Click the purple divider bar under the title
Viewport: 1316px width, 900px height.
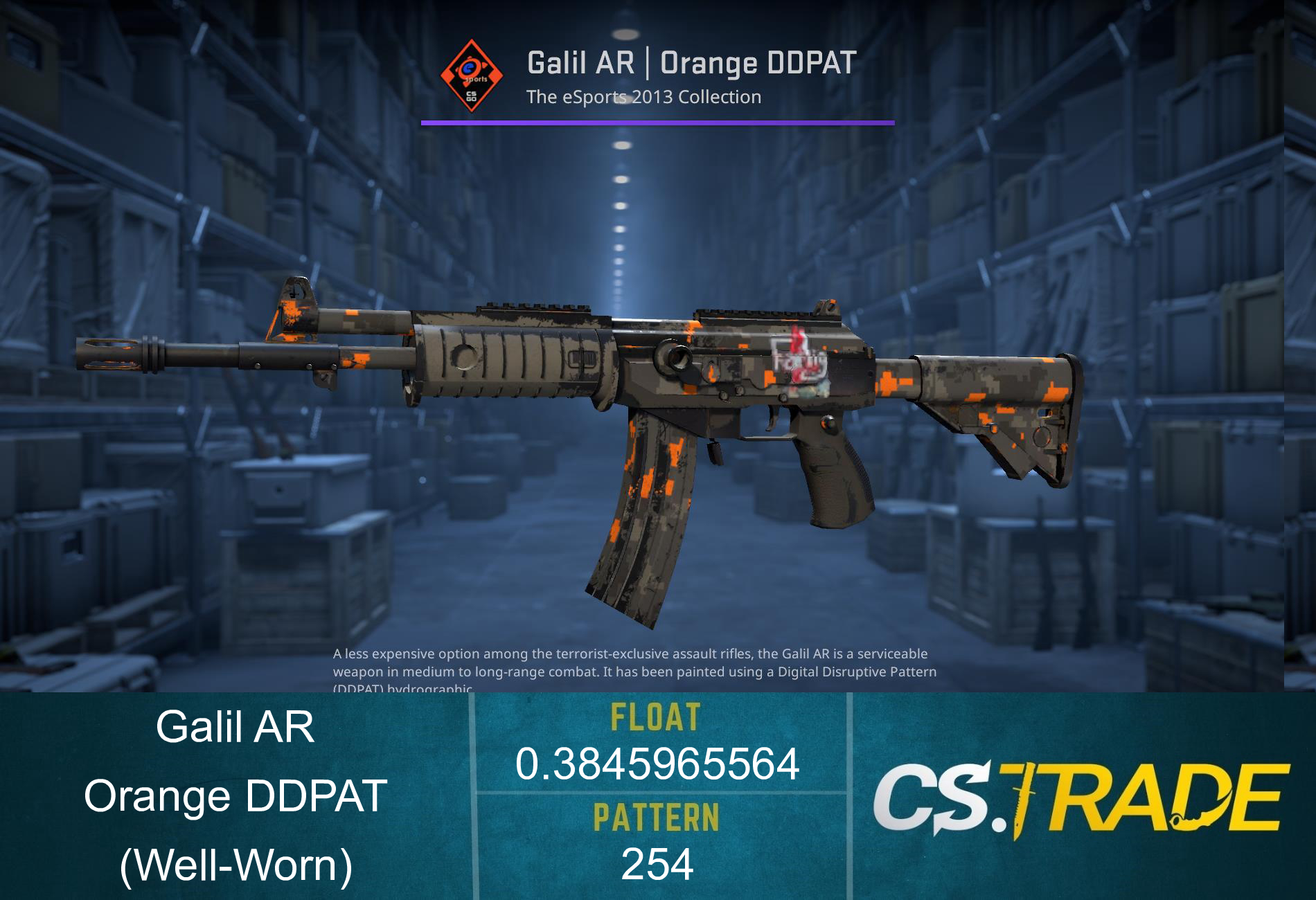tap(658, 123)
